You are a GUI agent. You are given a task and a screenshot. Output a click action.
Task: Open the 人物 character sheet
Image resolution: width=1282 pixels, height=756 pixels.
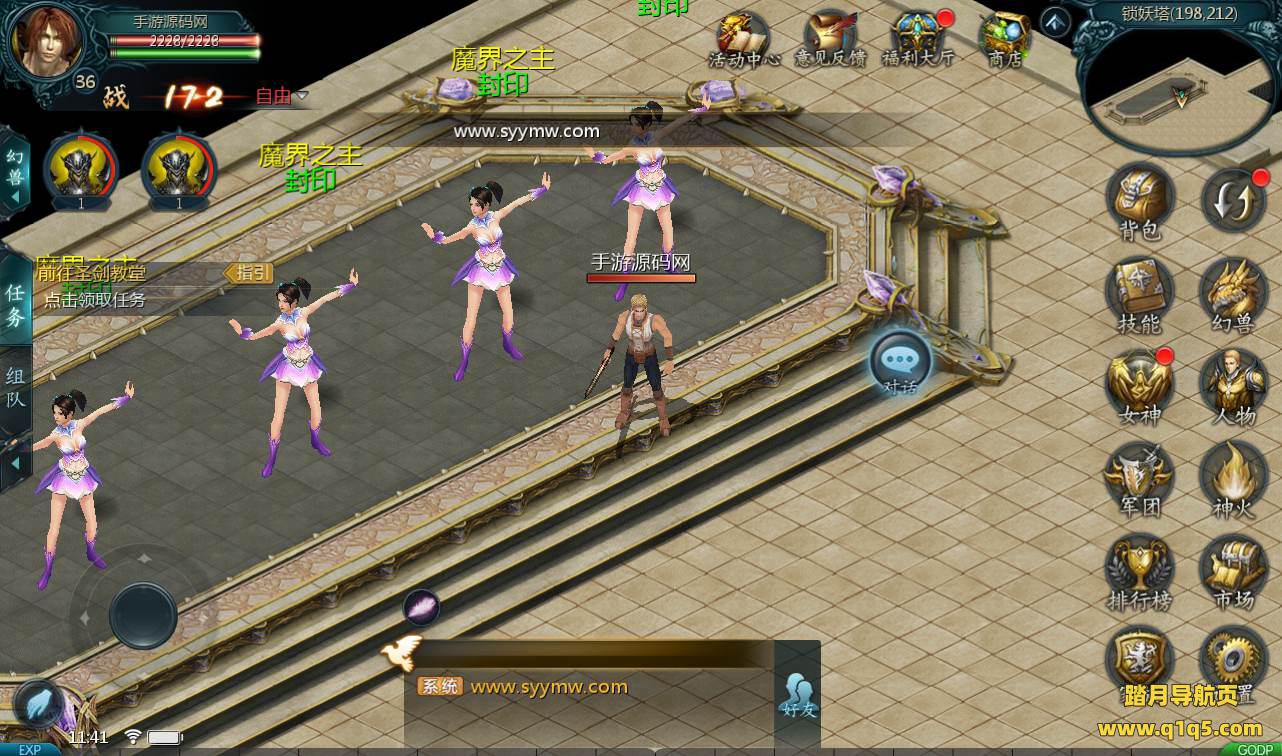point(1234,385)
